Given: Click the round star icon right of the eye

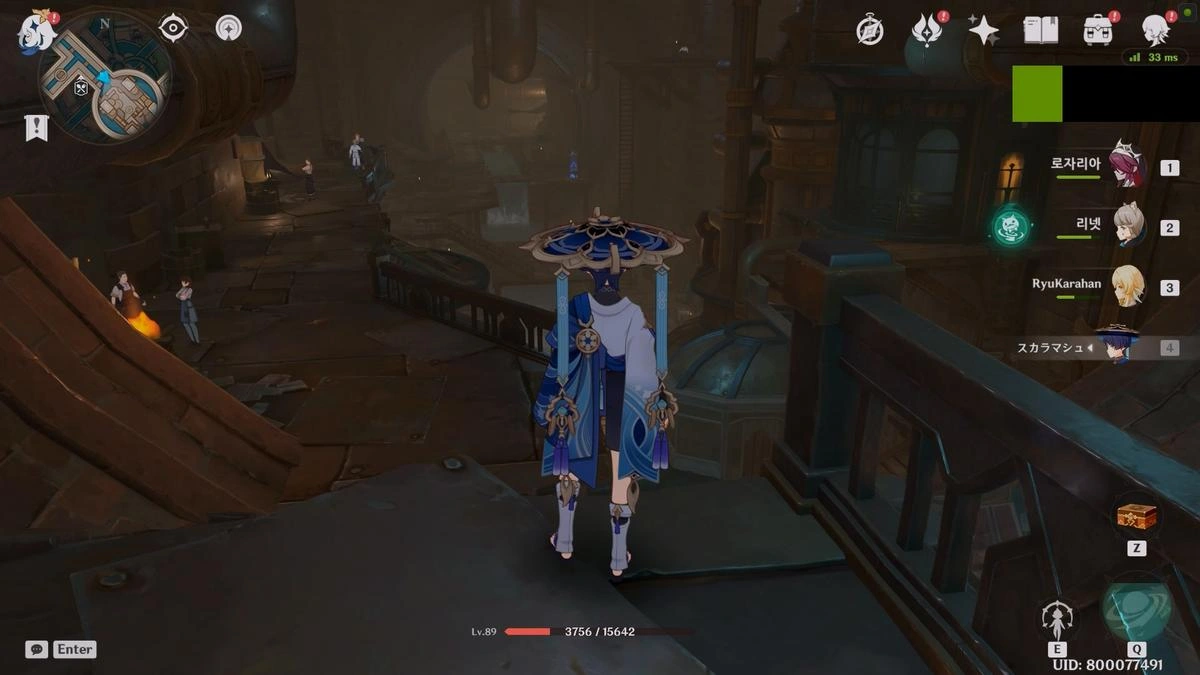Looking at the screenshot, I should point(228,28).
